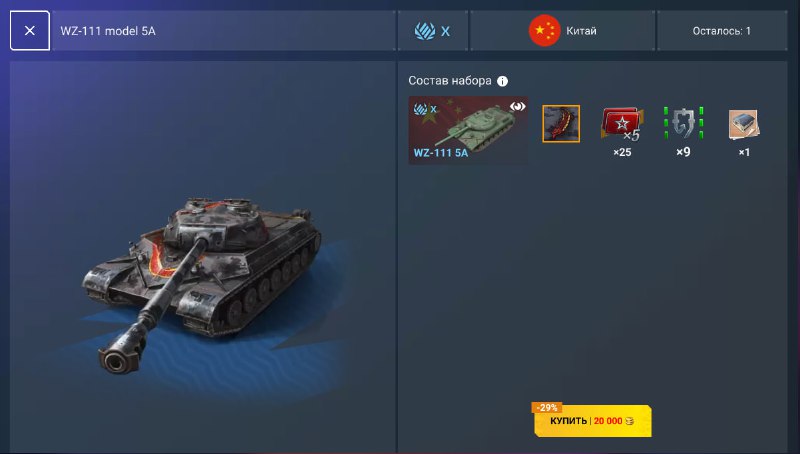
Task: Close the WZ-111 model 5A bundle screen
Action: tap(30, 31)
